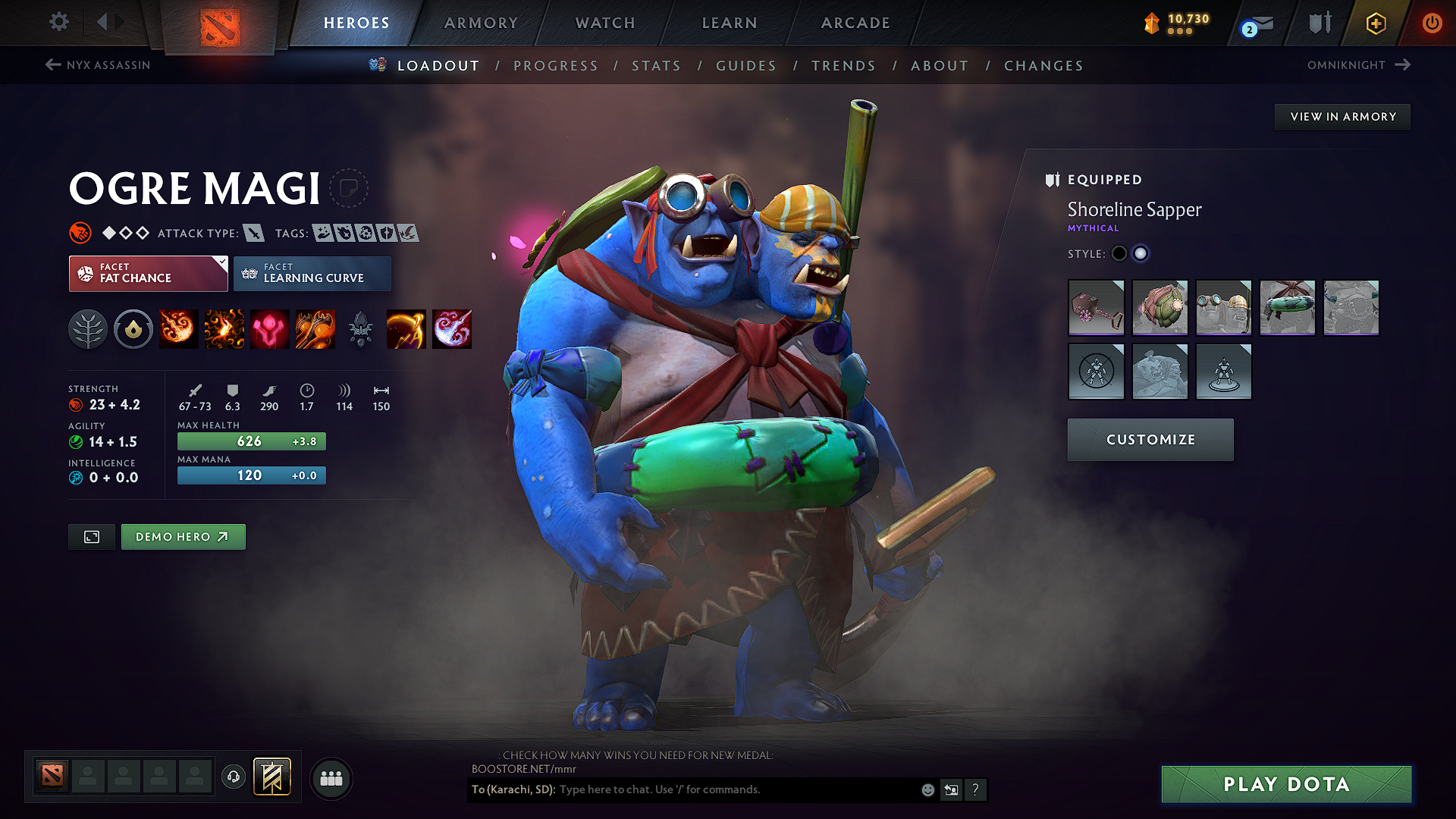This screenshot has height=819, width=1456.
Task: Start matchmaking with Play Dota button
Action: pyautogui.click(x=1286, y=784)
